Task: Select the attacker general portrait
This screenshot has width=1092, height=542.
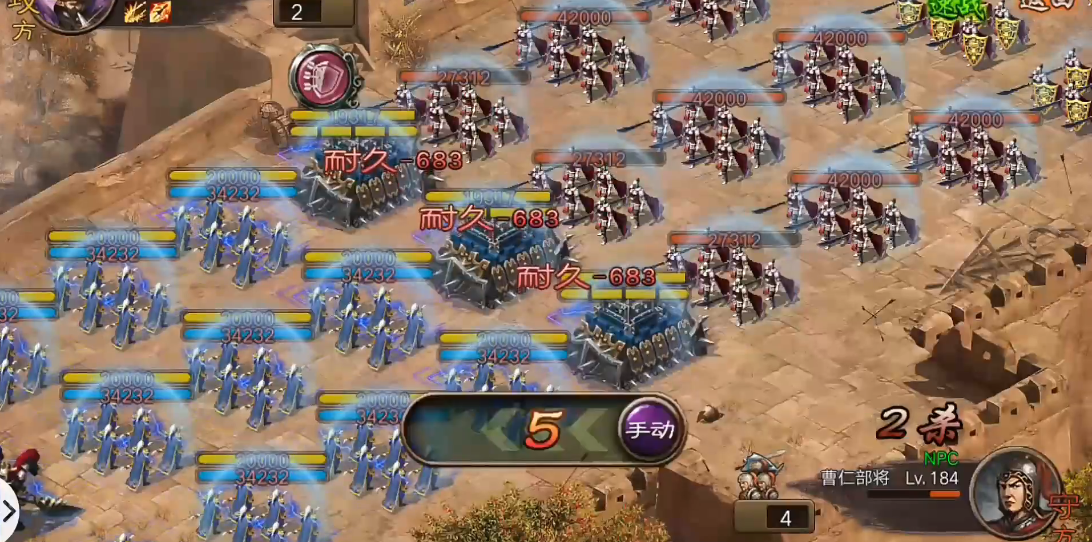Action: 74,12
